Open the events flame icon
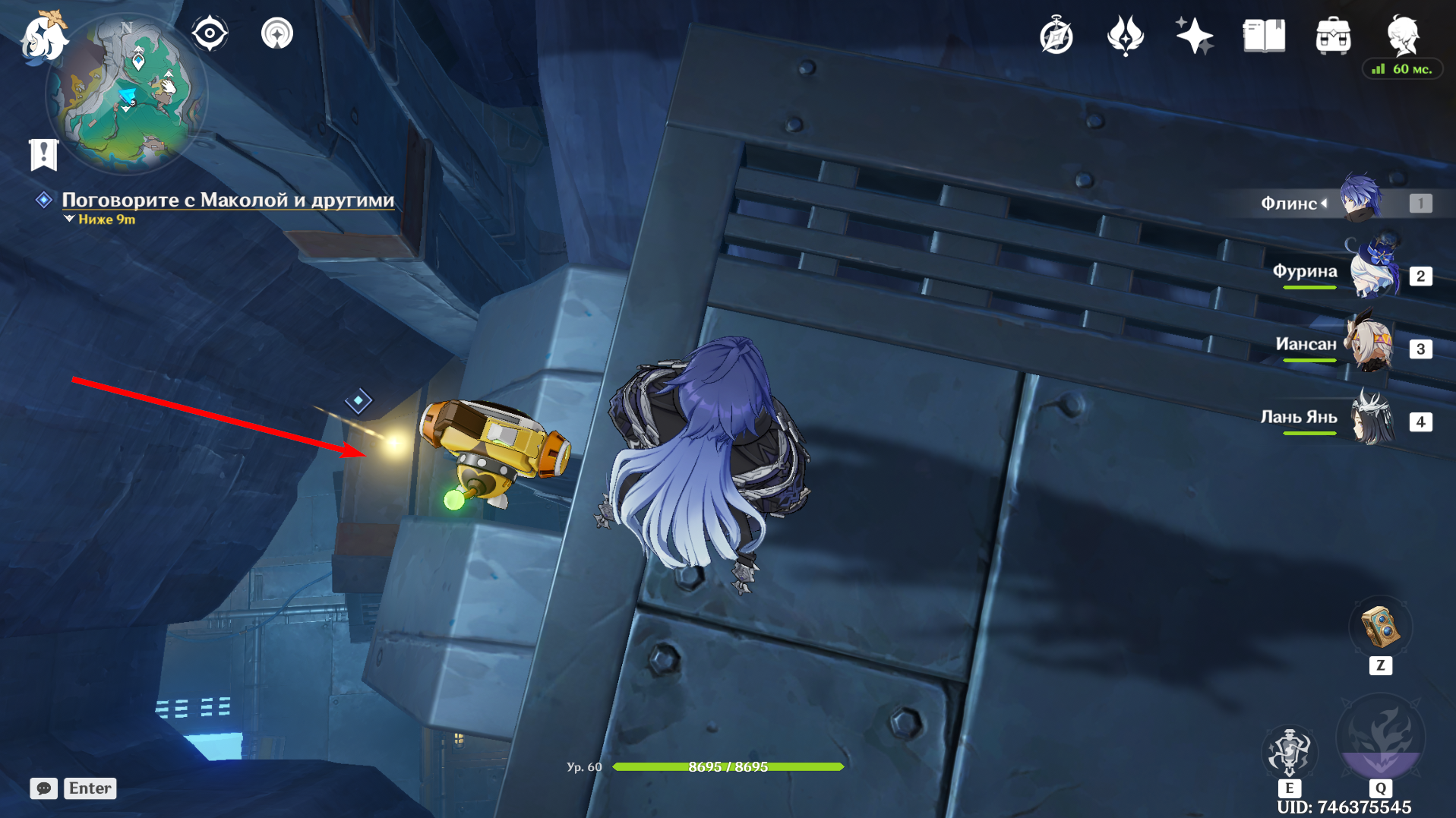The width and height of the screenshot is (1456, 818). (x=1125, y=36)
